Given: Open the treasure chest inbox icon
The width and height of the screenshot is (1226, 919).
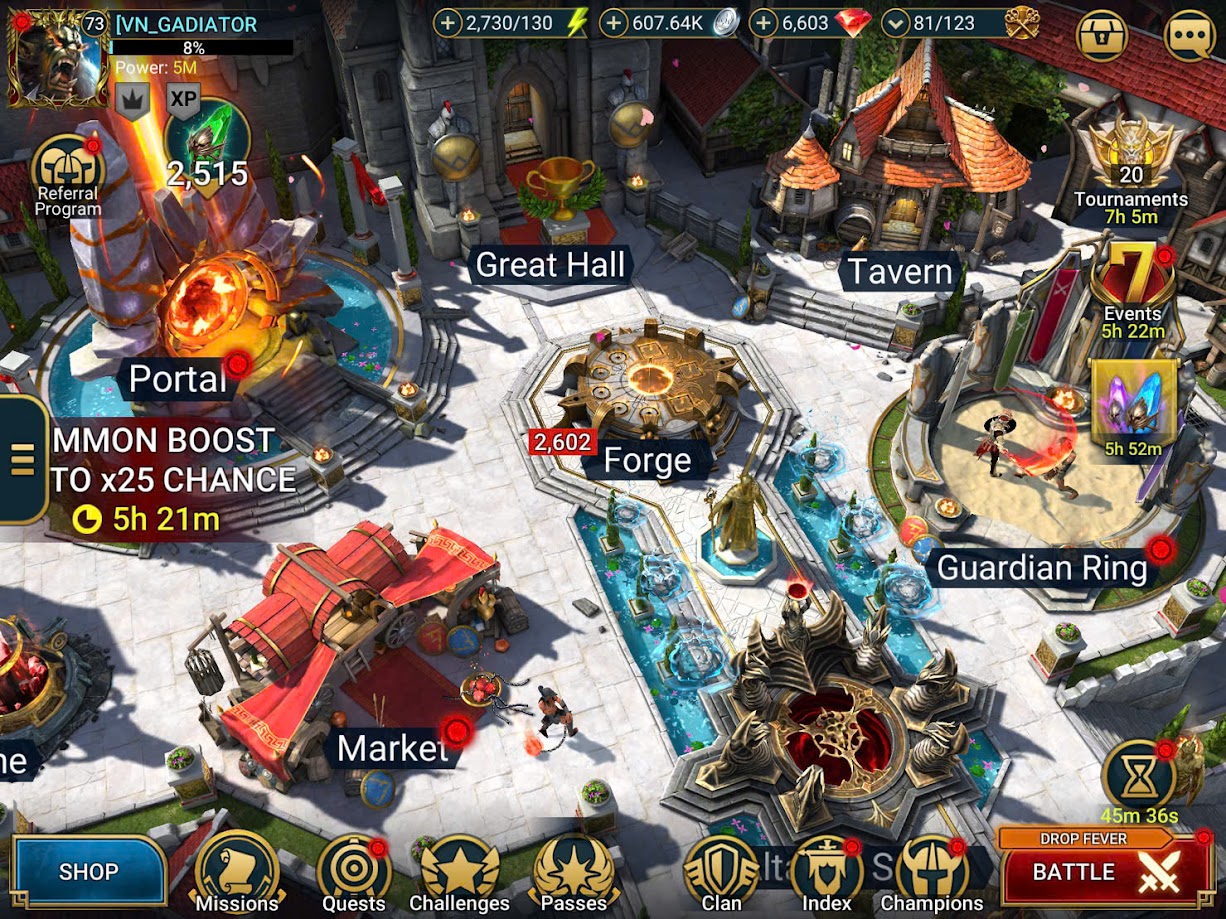Looking at the screenshot, I should pyautogui.click(x=1104, y=36).
